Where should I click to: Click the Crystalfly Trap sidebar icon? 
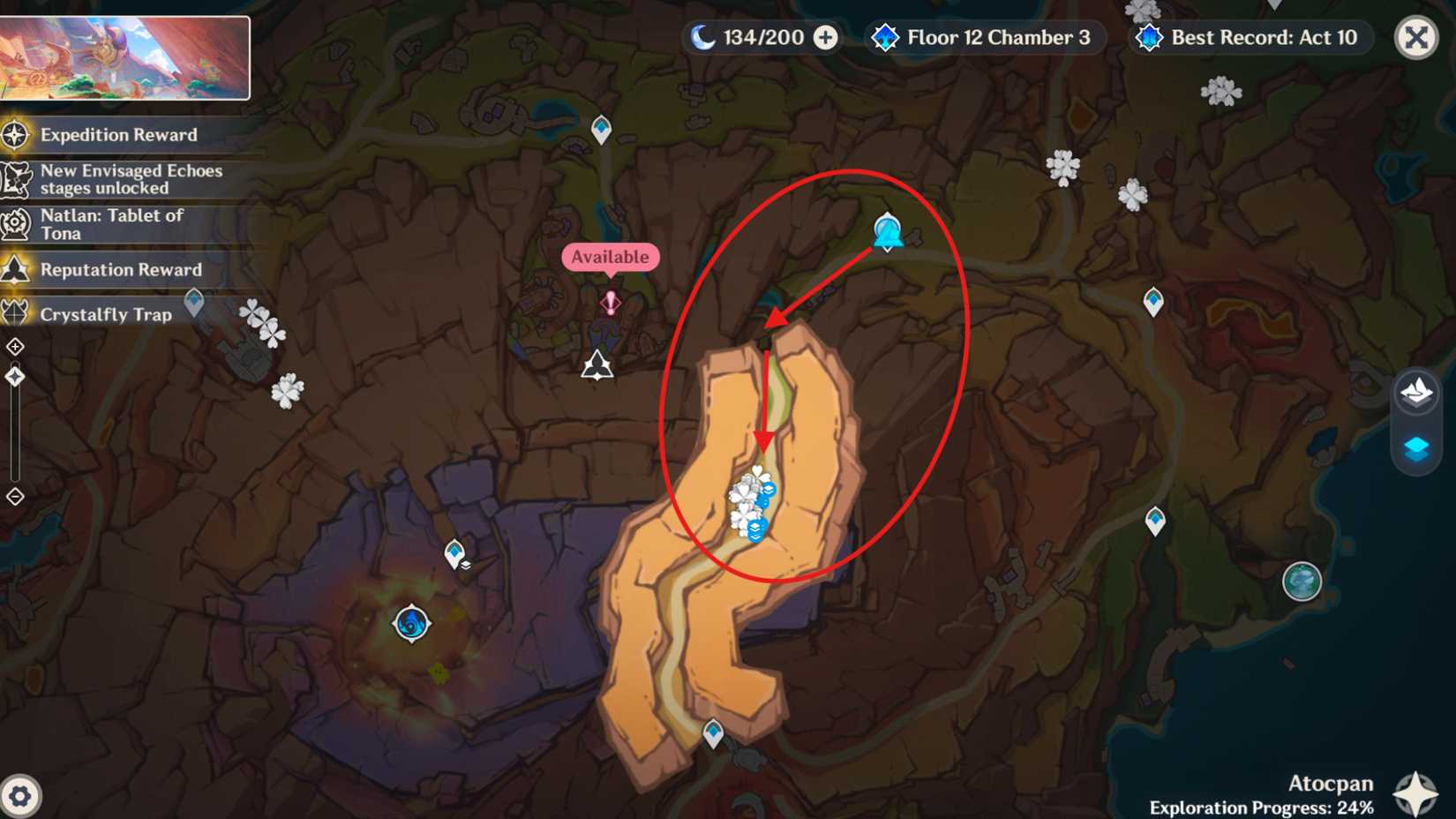tap(15, 314)
